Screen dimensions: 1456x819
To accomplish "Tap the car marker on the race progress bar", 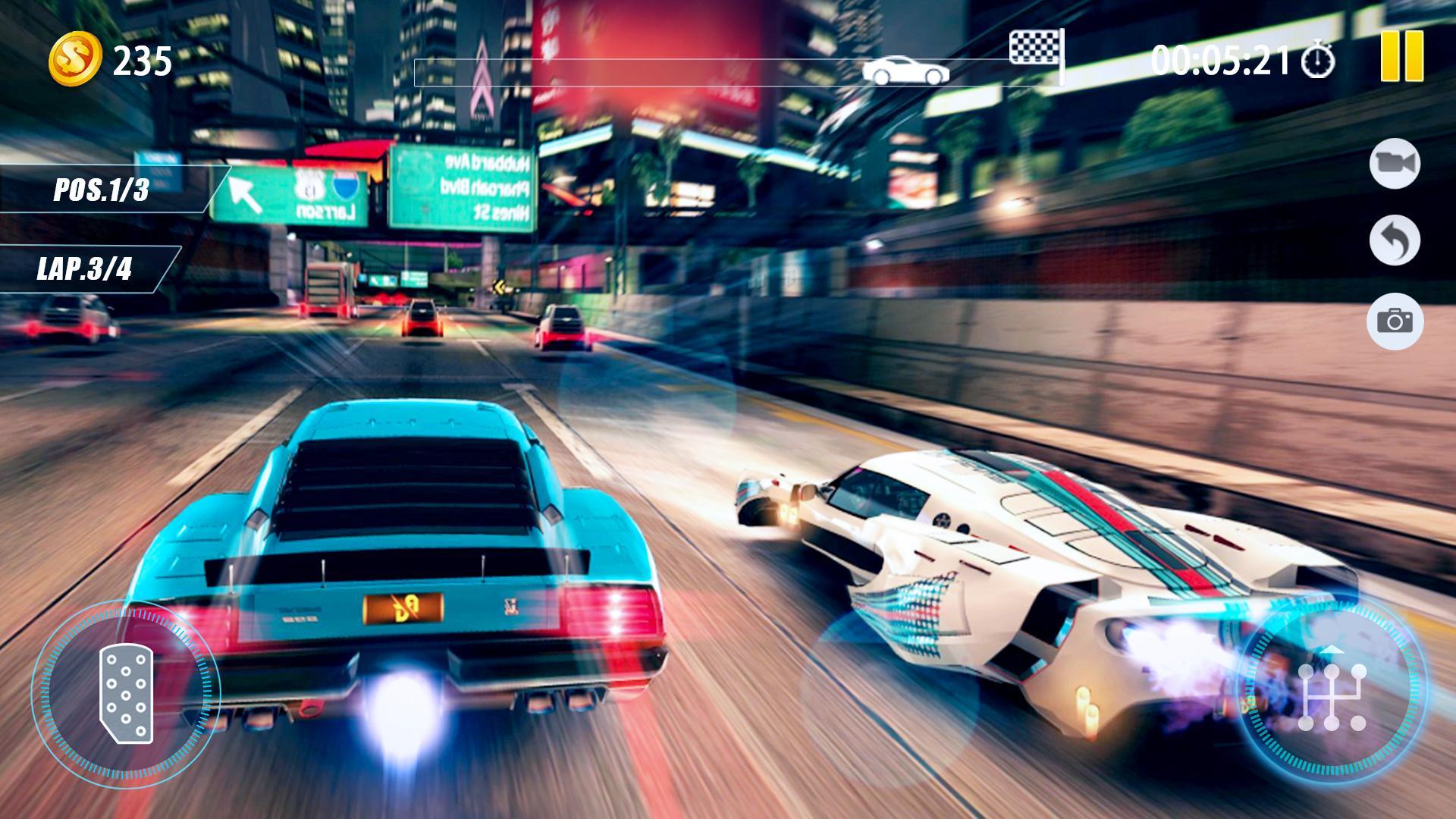I will pyautogui.click(x=904, y=71).
